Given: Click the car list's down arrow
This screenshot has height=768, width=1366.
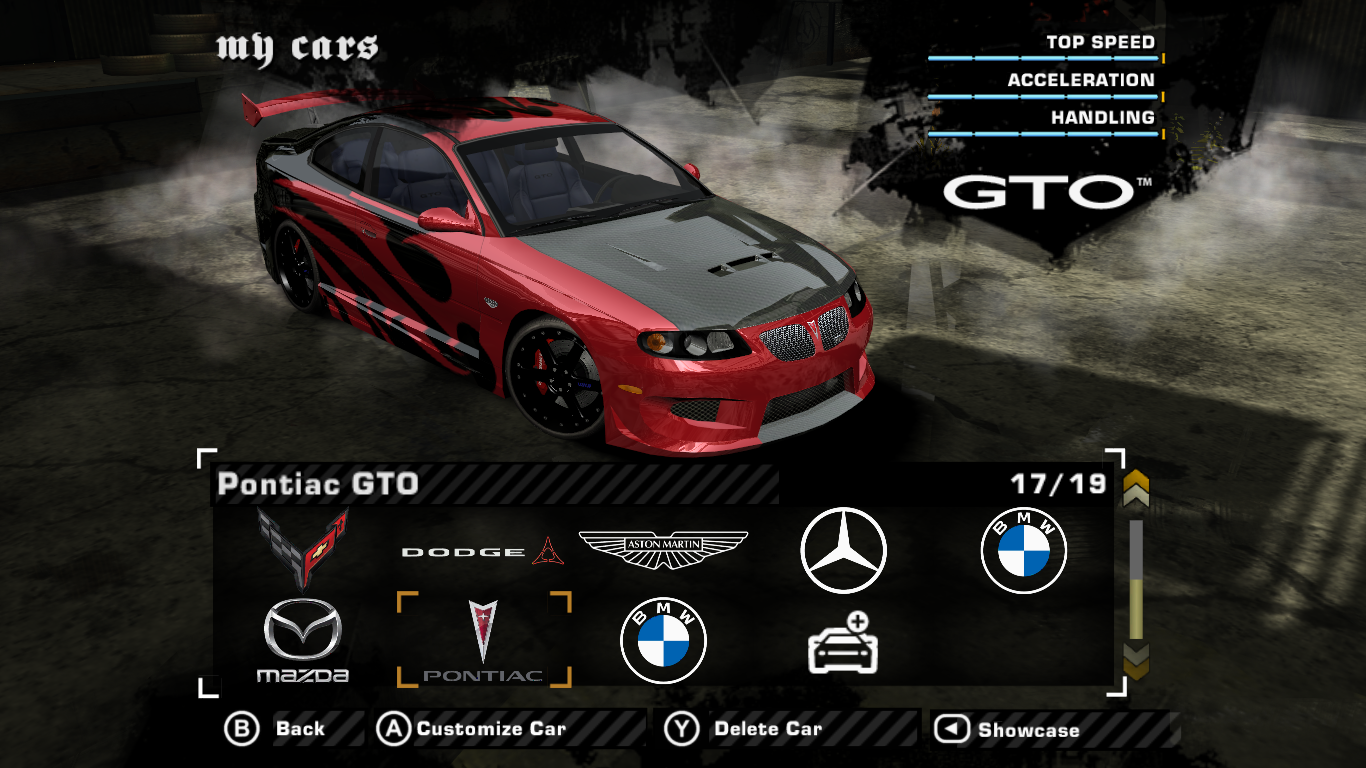Looking at the screenshot, I should coord(1136,660).
